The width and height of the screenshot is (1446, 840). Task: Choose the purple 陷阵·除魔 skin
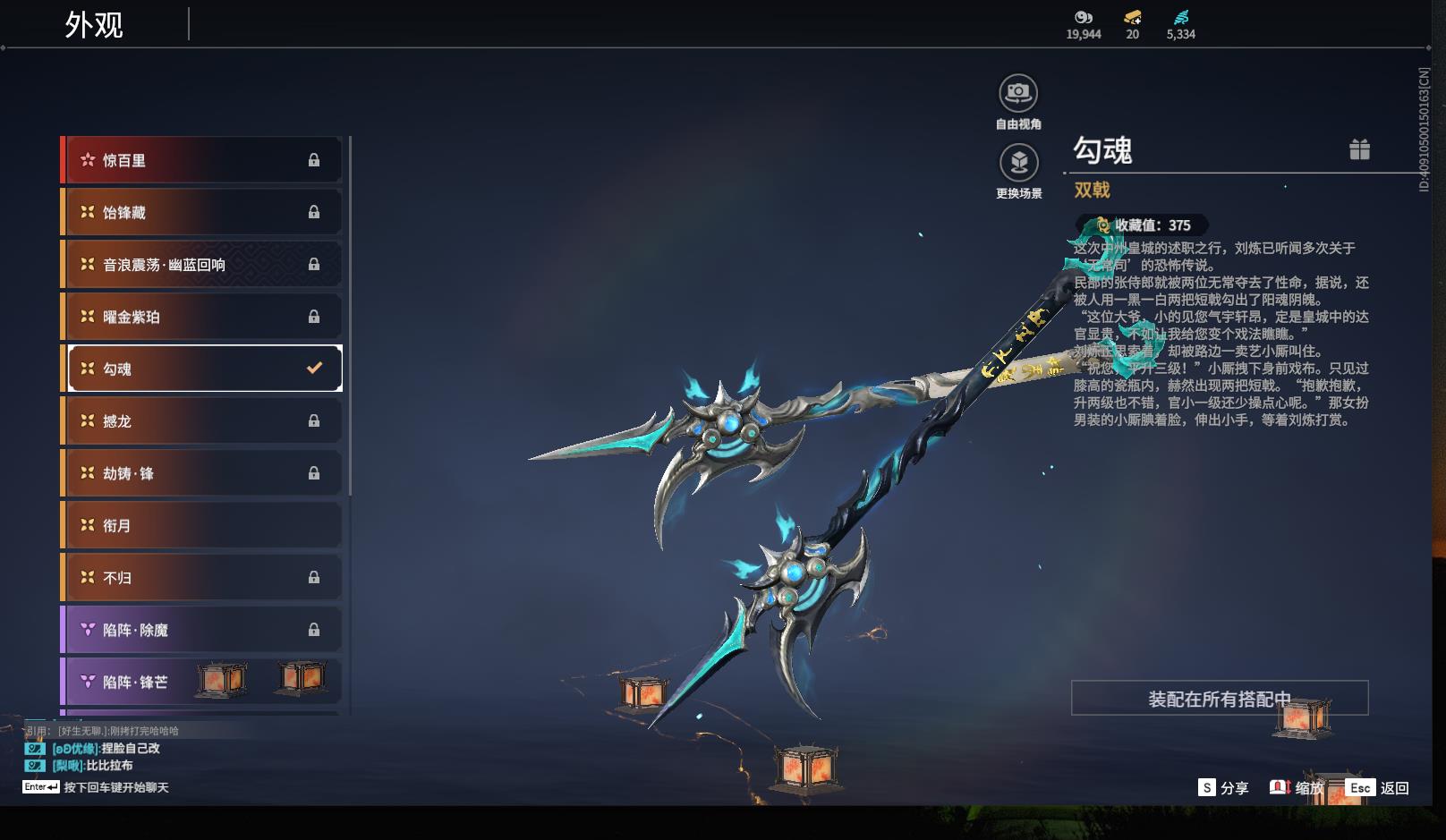[x=203, y=630]
